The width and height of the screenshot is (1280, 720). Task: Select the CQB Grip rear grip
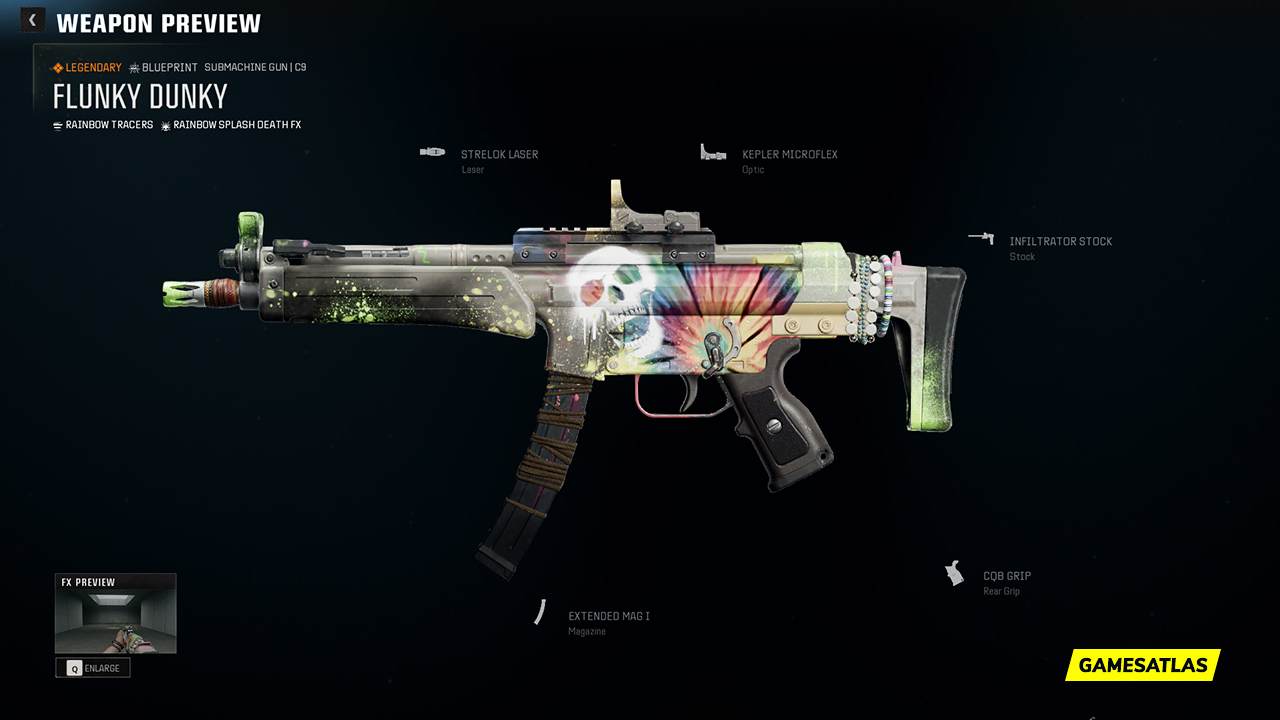pos(1006,577)
